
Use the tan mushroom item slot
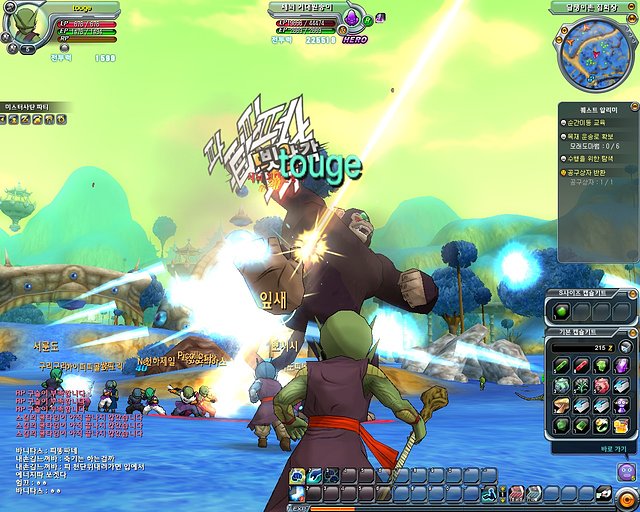[x=562, y=405]
